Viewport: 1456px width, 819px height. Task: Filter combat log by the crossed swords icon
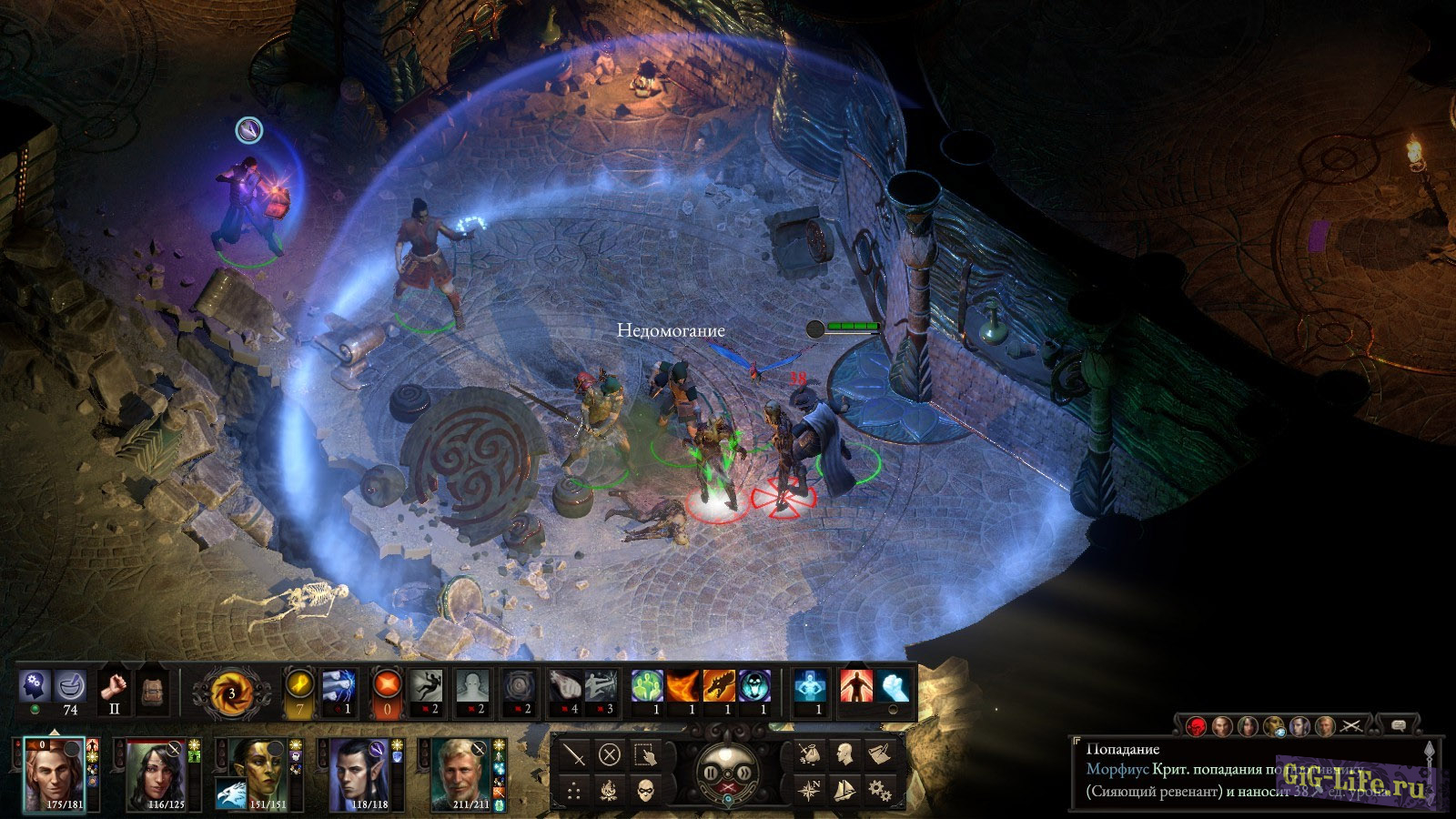1351,725
